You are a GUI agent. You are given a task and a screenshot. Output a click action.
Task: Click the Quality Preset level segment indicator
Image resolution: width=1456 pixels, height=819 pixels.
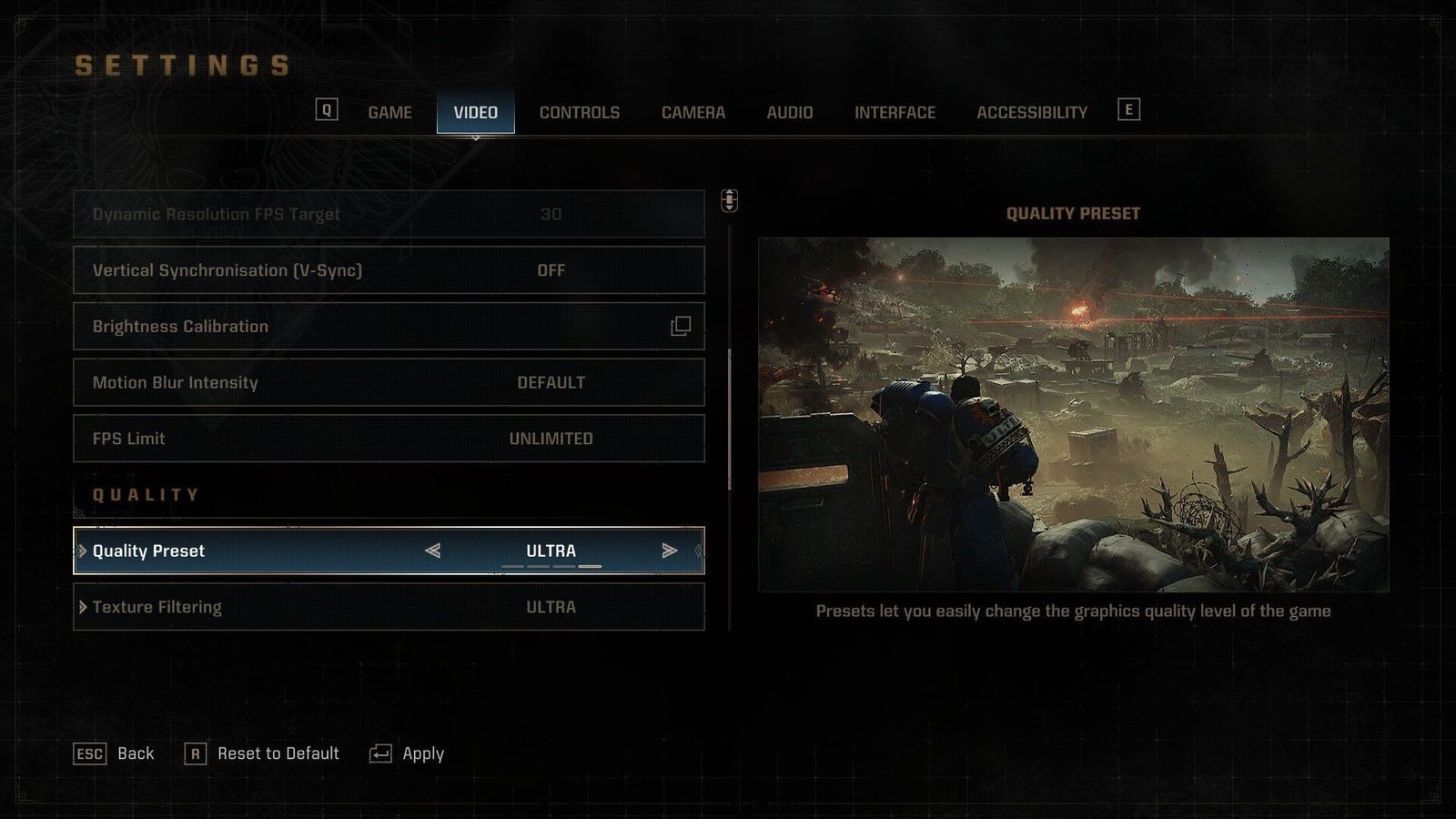tap(551, 565)
